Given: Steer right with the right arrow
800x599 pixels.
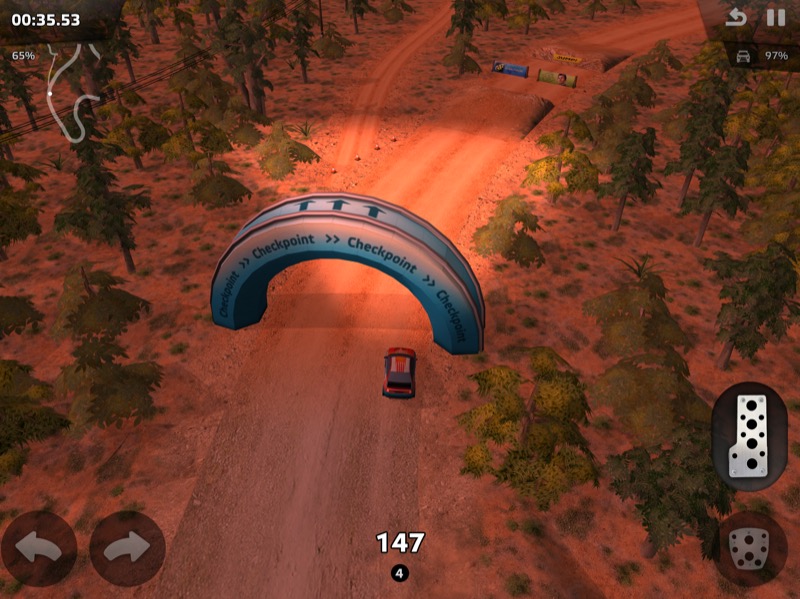Looking at the screenshot, I should 127,548.
